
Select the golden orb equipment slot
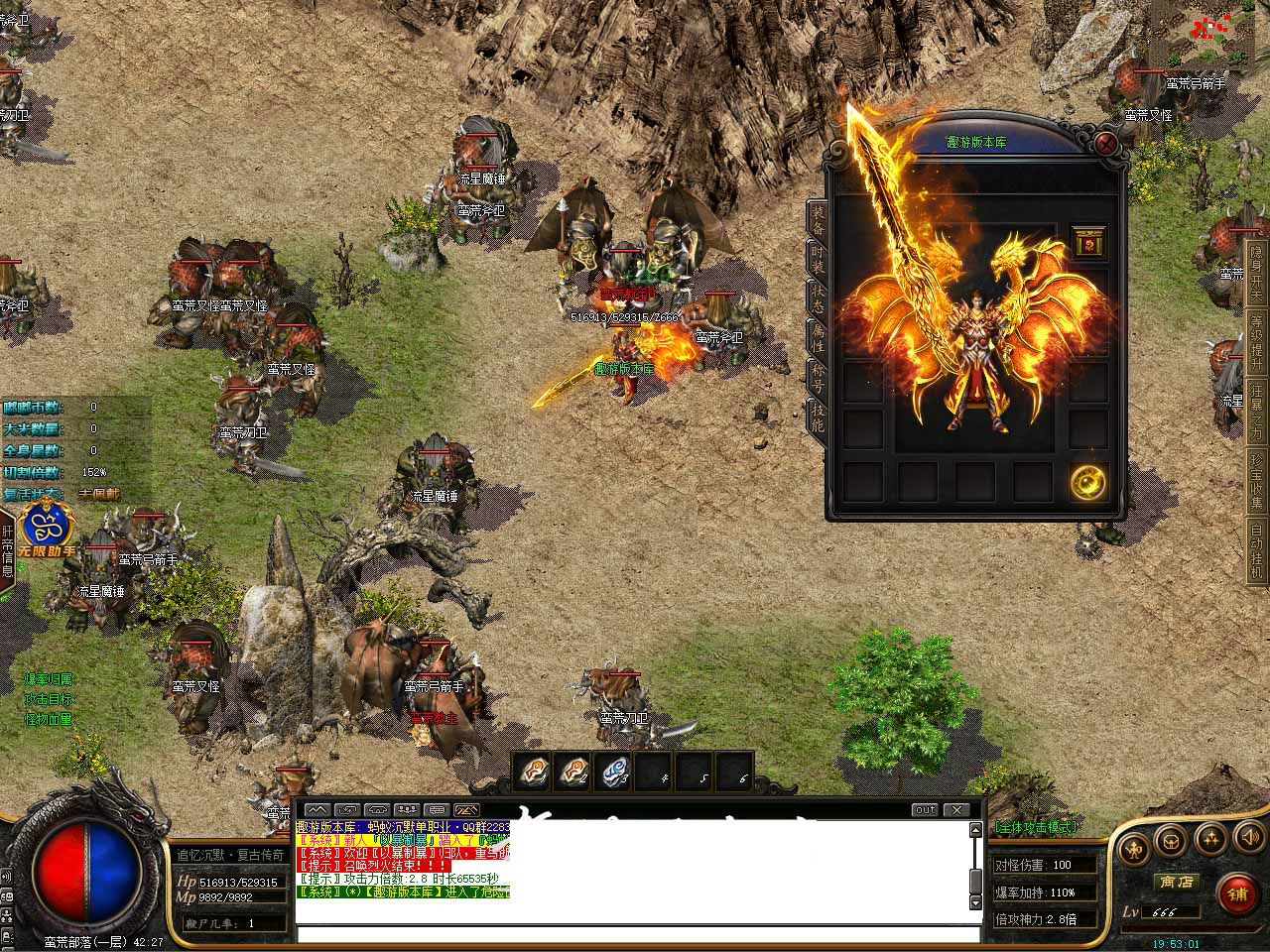point(1088,482)
